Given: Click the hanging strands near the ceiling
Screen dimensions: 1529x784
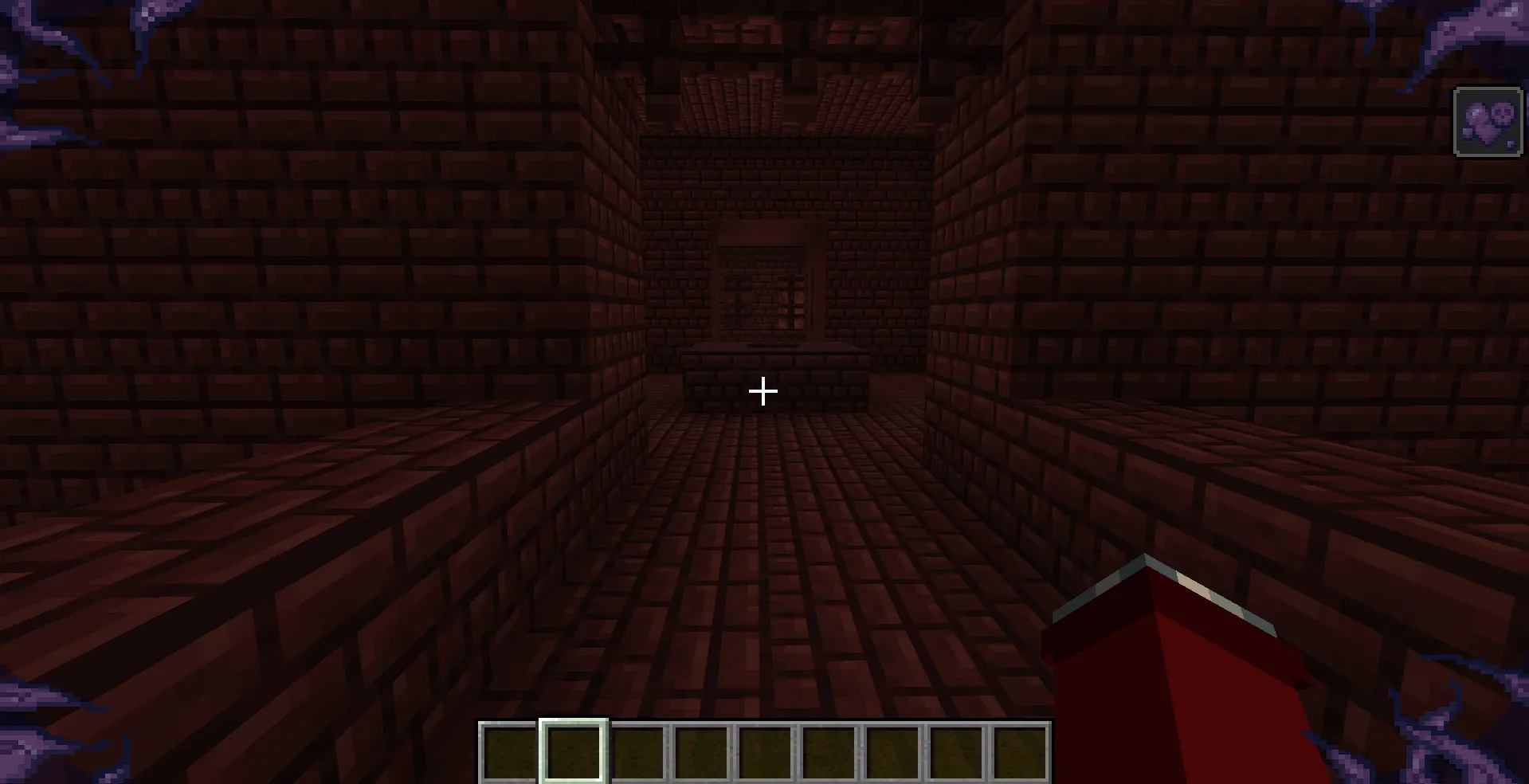Looking at the screenshot, I should (x=920, y=48).
